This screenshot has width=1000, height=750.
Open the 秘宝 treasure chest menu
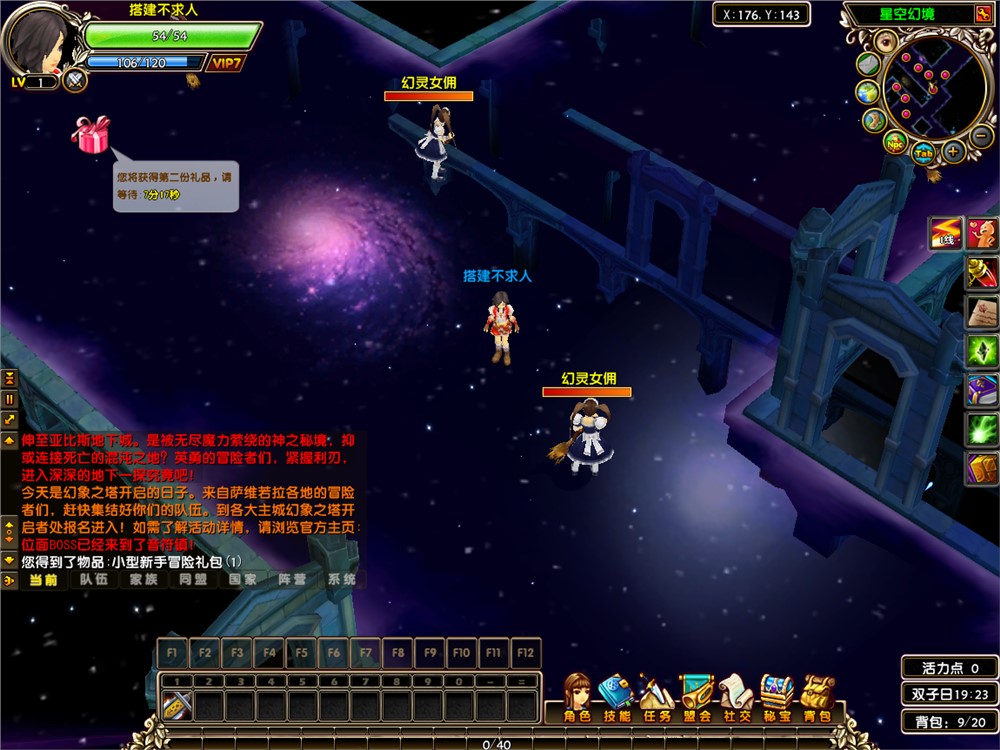click(x=777, y=697)
